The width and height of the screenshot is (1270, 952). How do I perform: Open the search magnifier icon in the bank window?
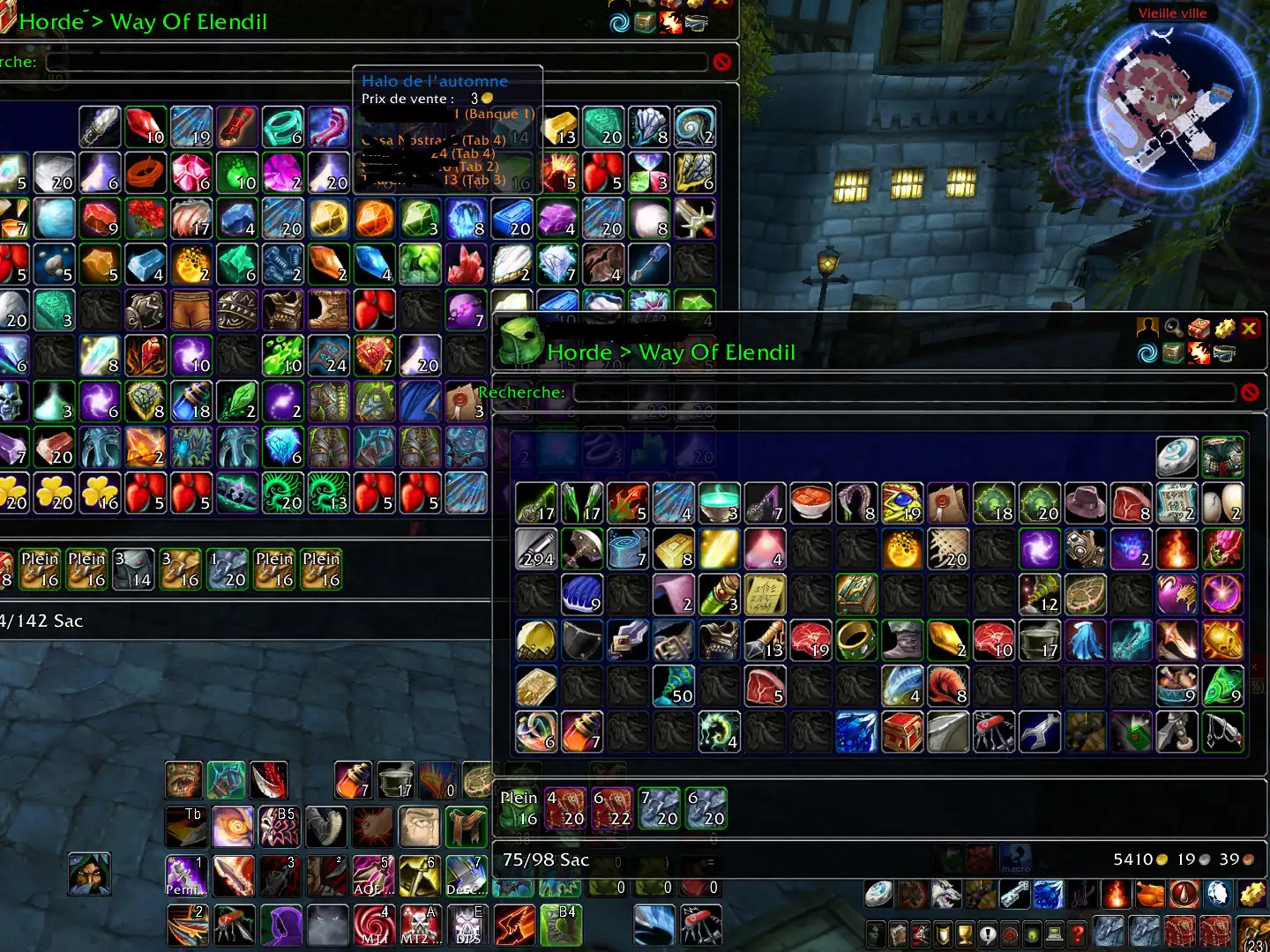tap(1173, 327)
